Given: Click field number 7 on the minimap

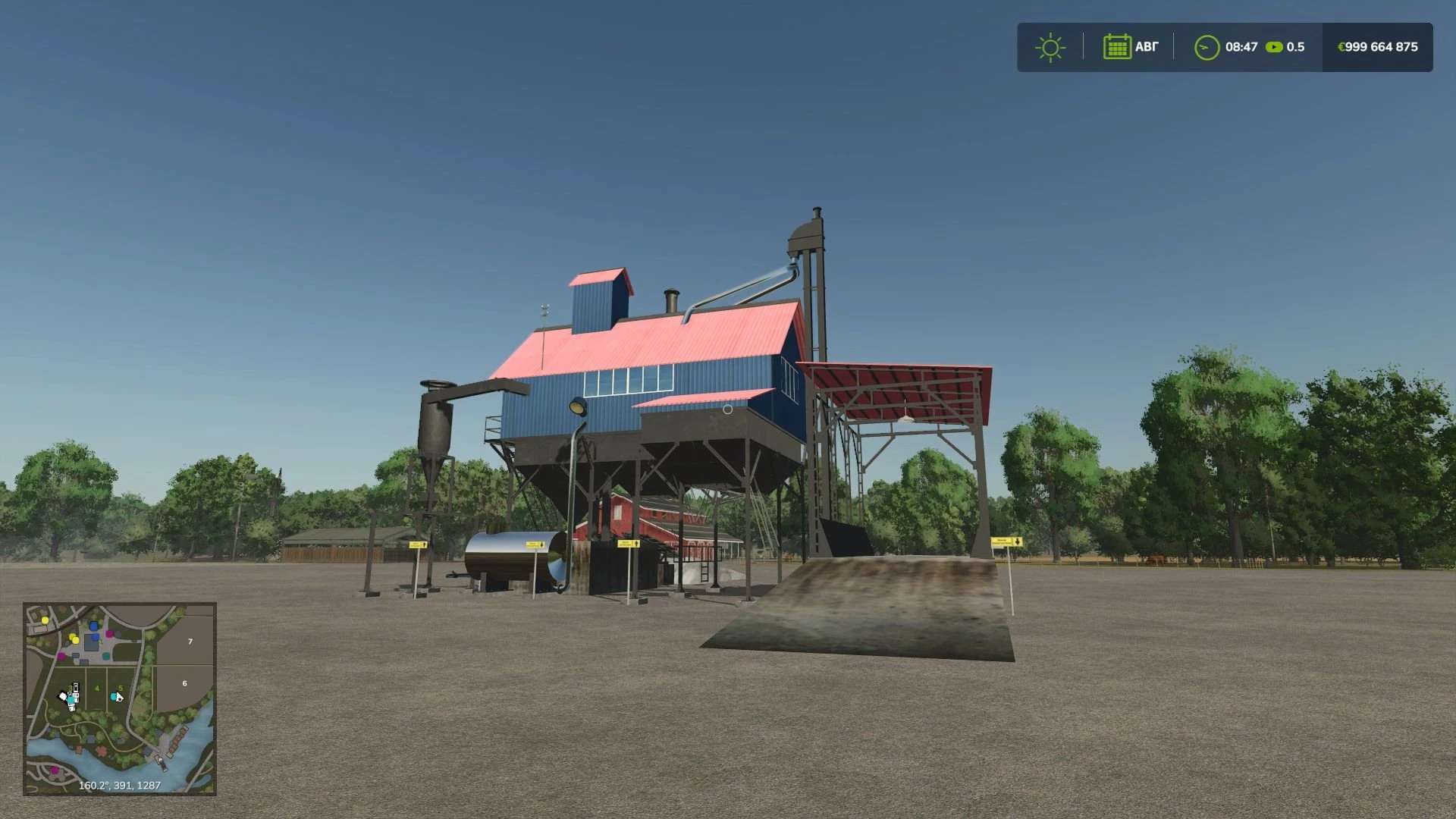Looking at the screenshot, I should point(190,641).
